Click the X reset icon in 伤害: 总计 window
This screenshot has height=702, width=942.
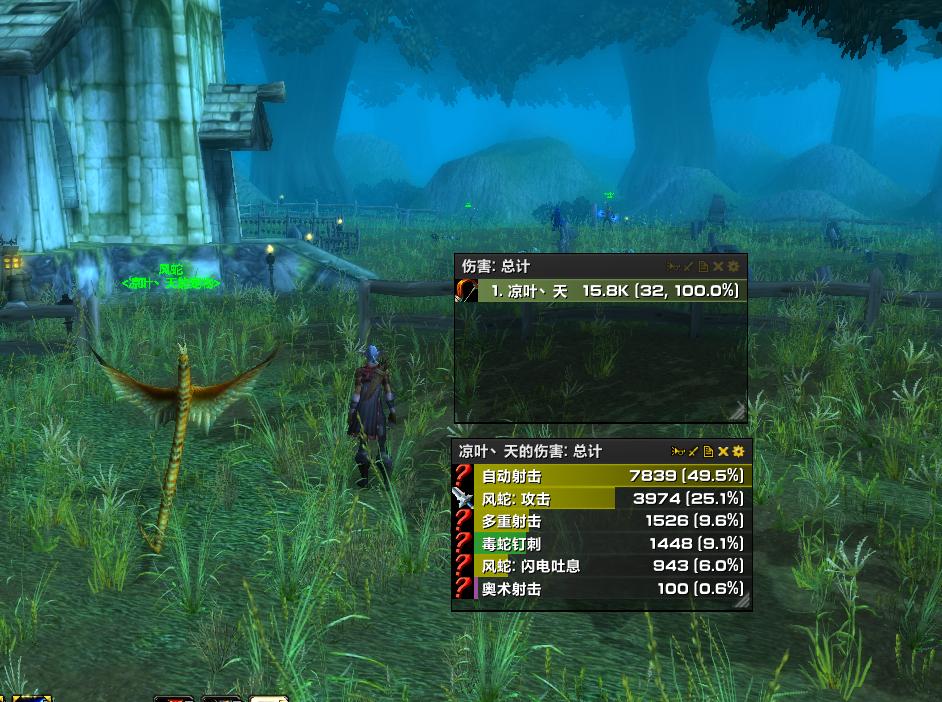718,267
